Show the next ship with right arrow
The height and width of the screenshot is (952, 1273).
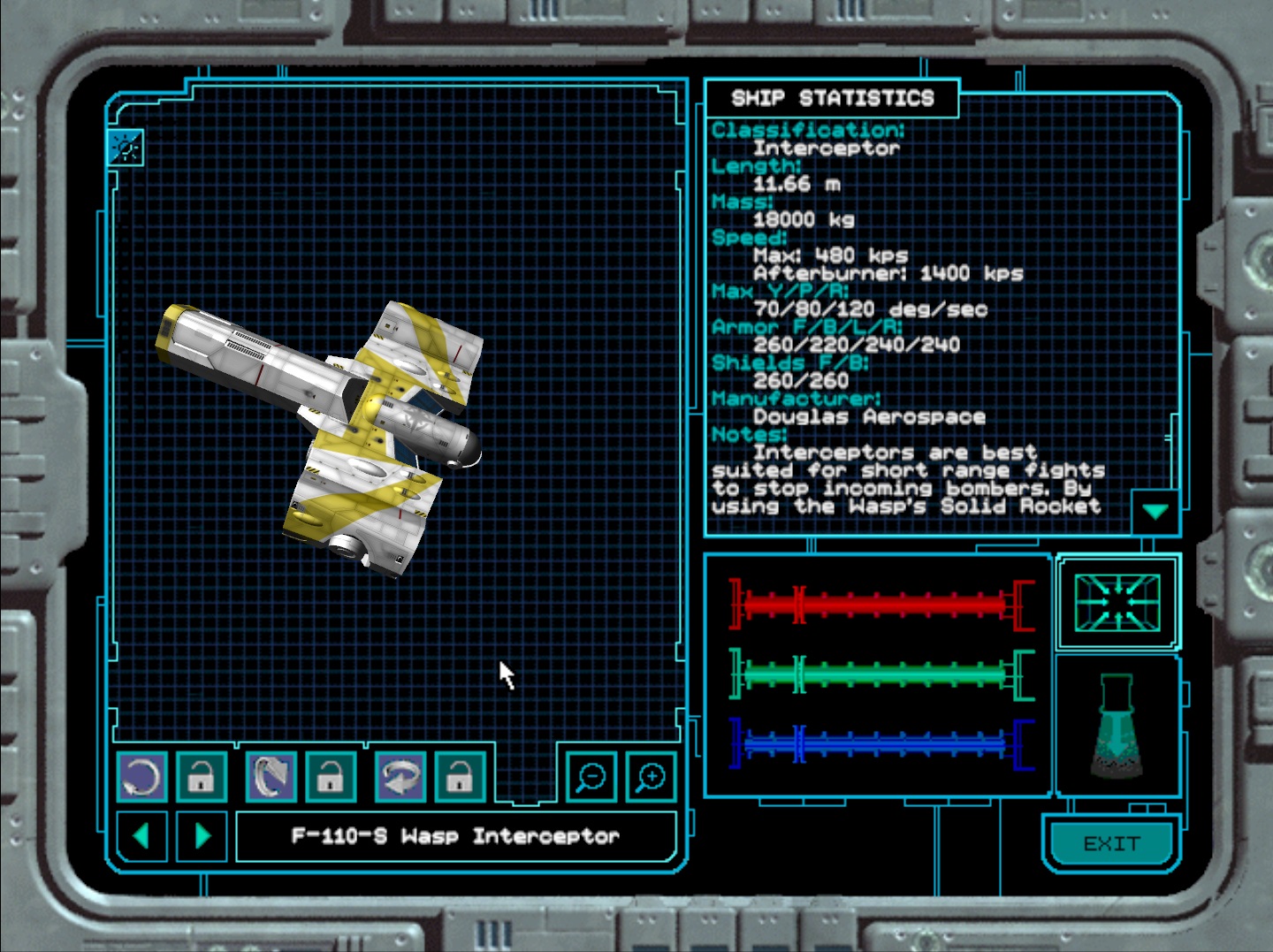[x=202, y=835]
